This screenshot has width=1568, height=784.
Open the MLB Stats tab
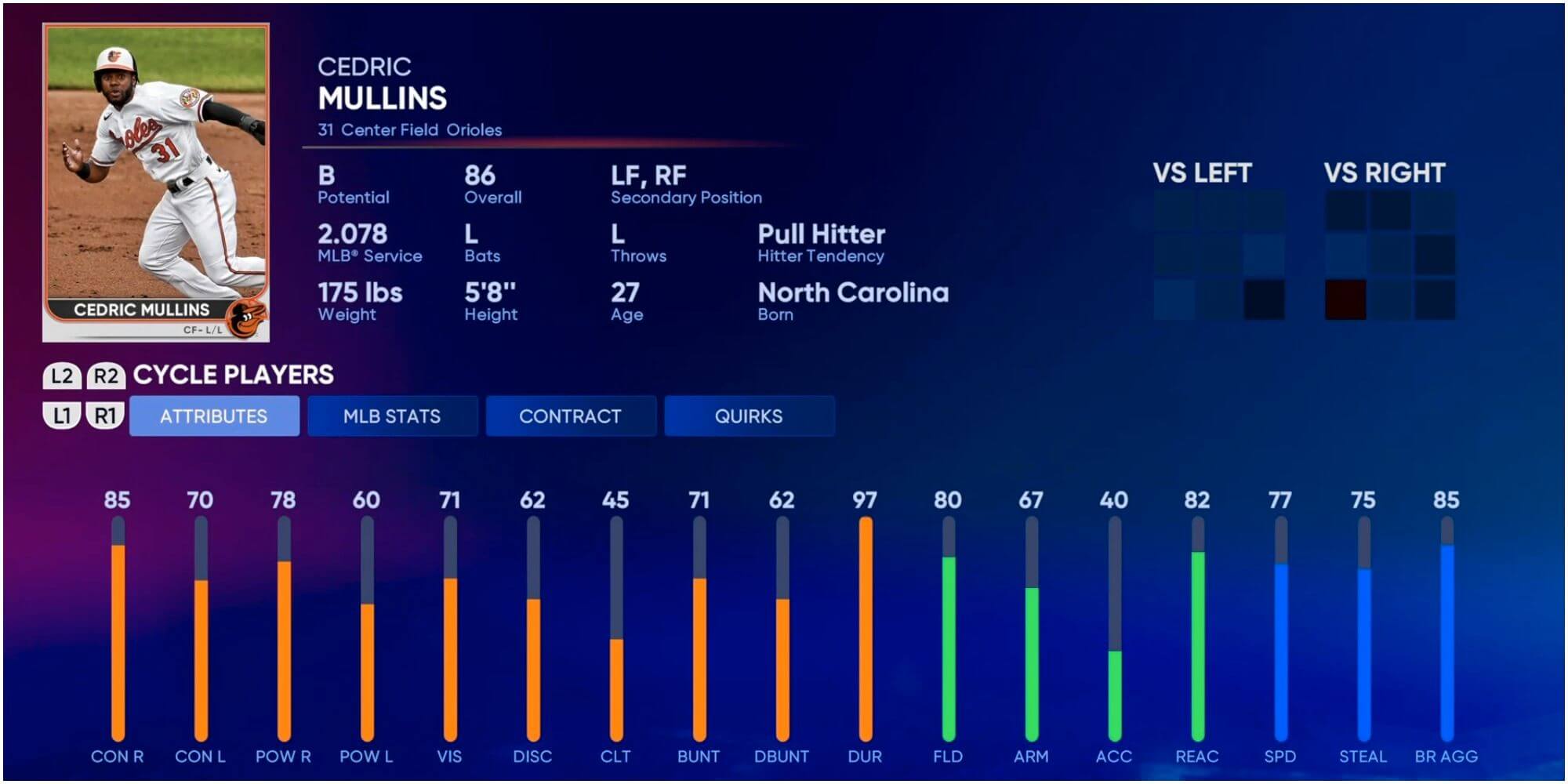point(392,416)
